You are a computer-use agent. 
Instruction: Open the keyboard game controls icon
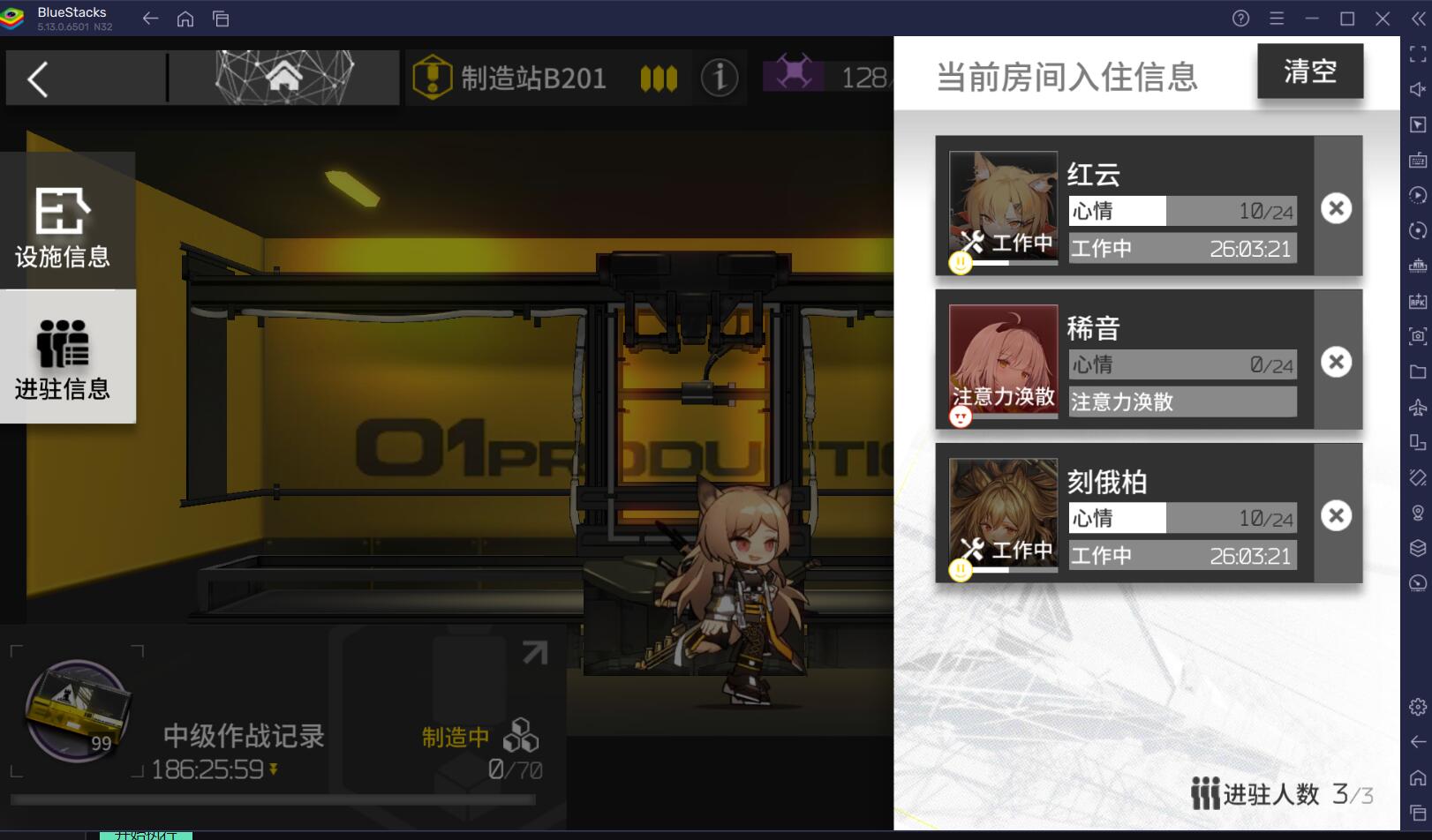1417,160
